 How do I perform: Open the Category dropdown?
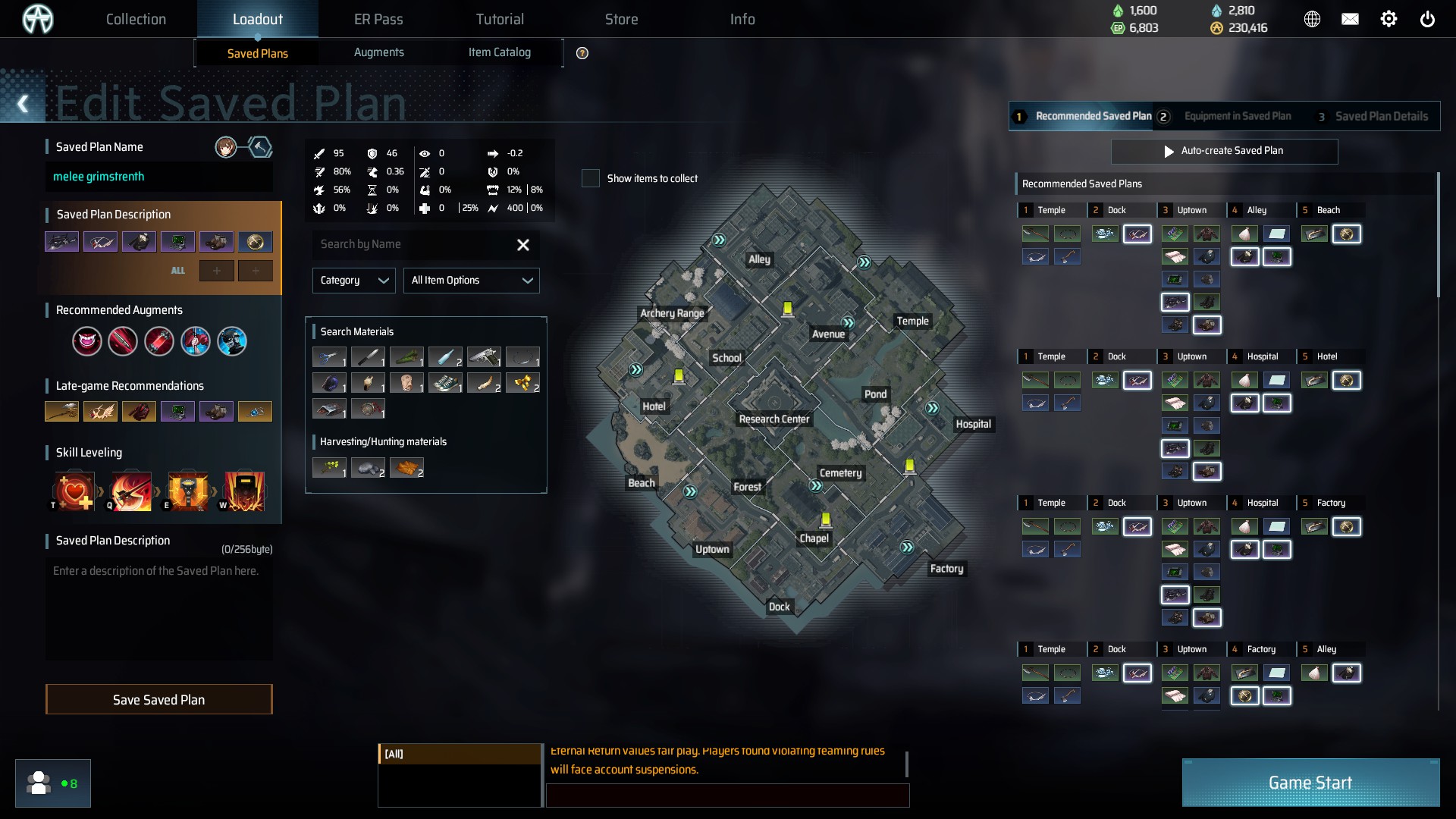(353, 281)
